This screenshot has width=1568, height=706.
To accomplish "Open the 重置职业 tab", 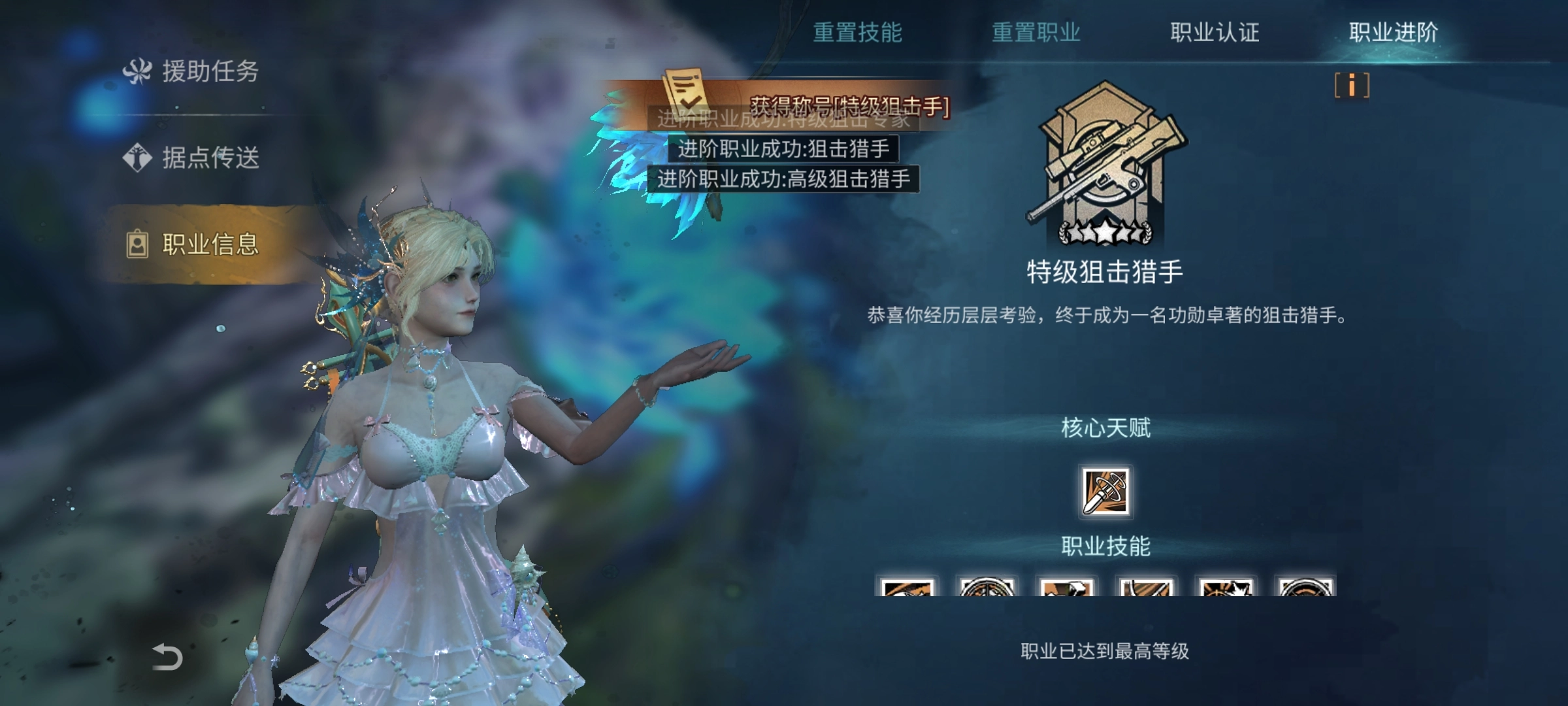I will 1037,31.
